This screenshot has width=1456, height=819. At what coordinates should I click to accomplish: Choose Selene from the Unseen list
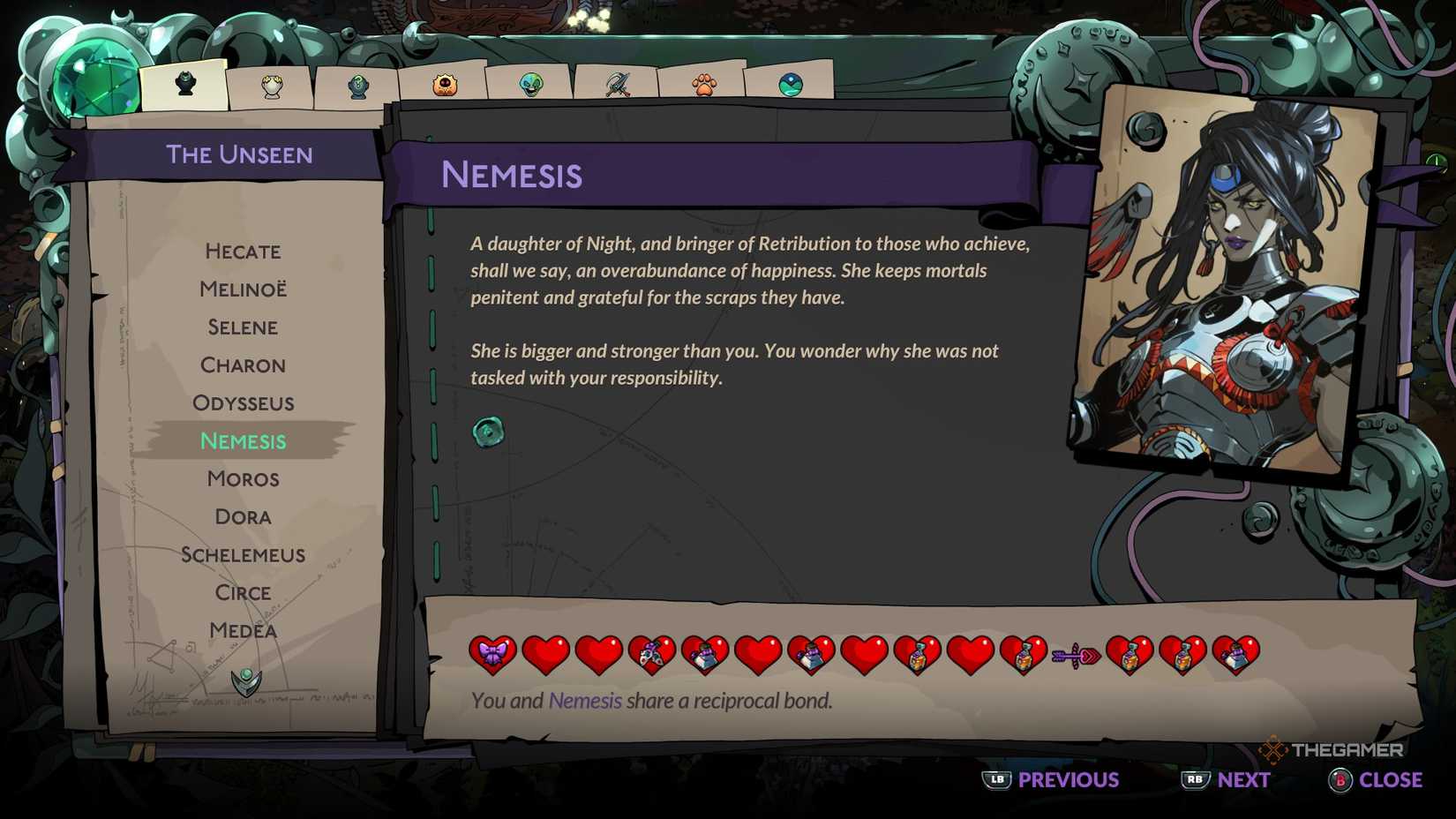click(243, 327)
